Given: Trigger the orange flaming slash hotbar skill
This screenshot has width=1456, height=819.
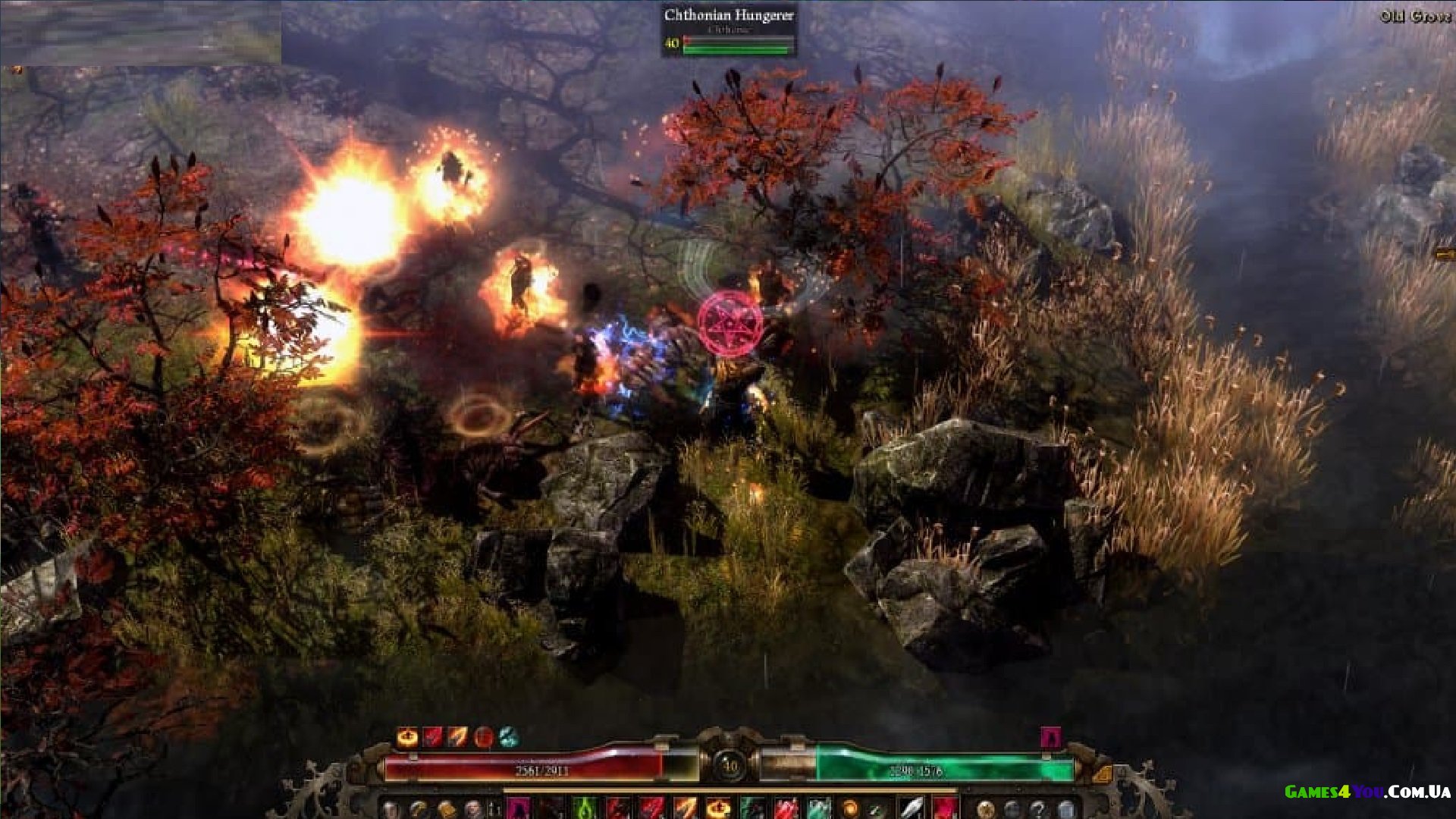Looking at the screenshot, I should point(685,808).
